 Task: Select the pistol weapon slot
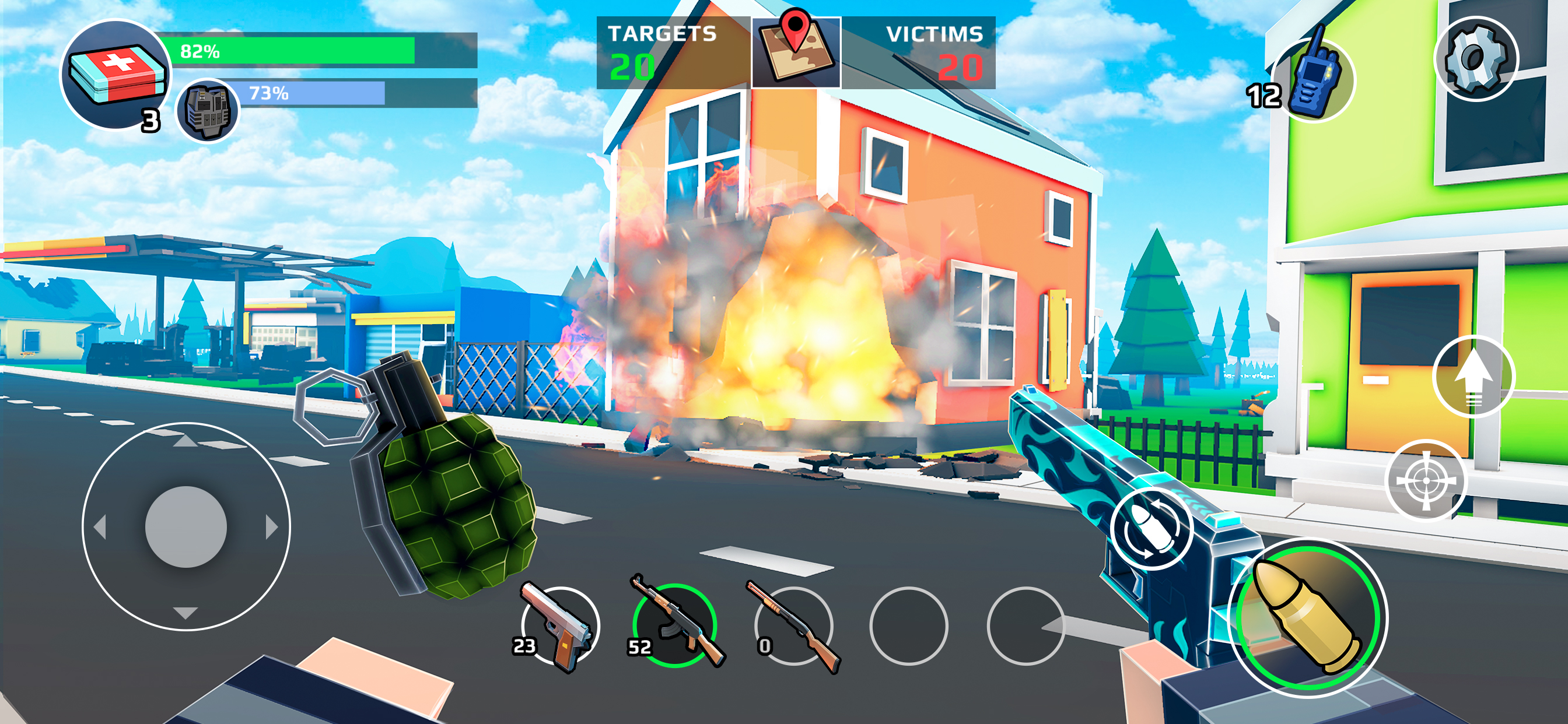560,627
